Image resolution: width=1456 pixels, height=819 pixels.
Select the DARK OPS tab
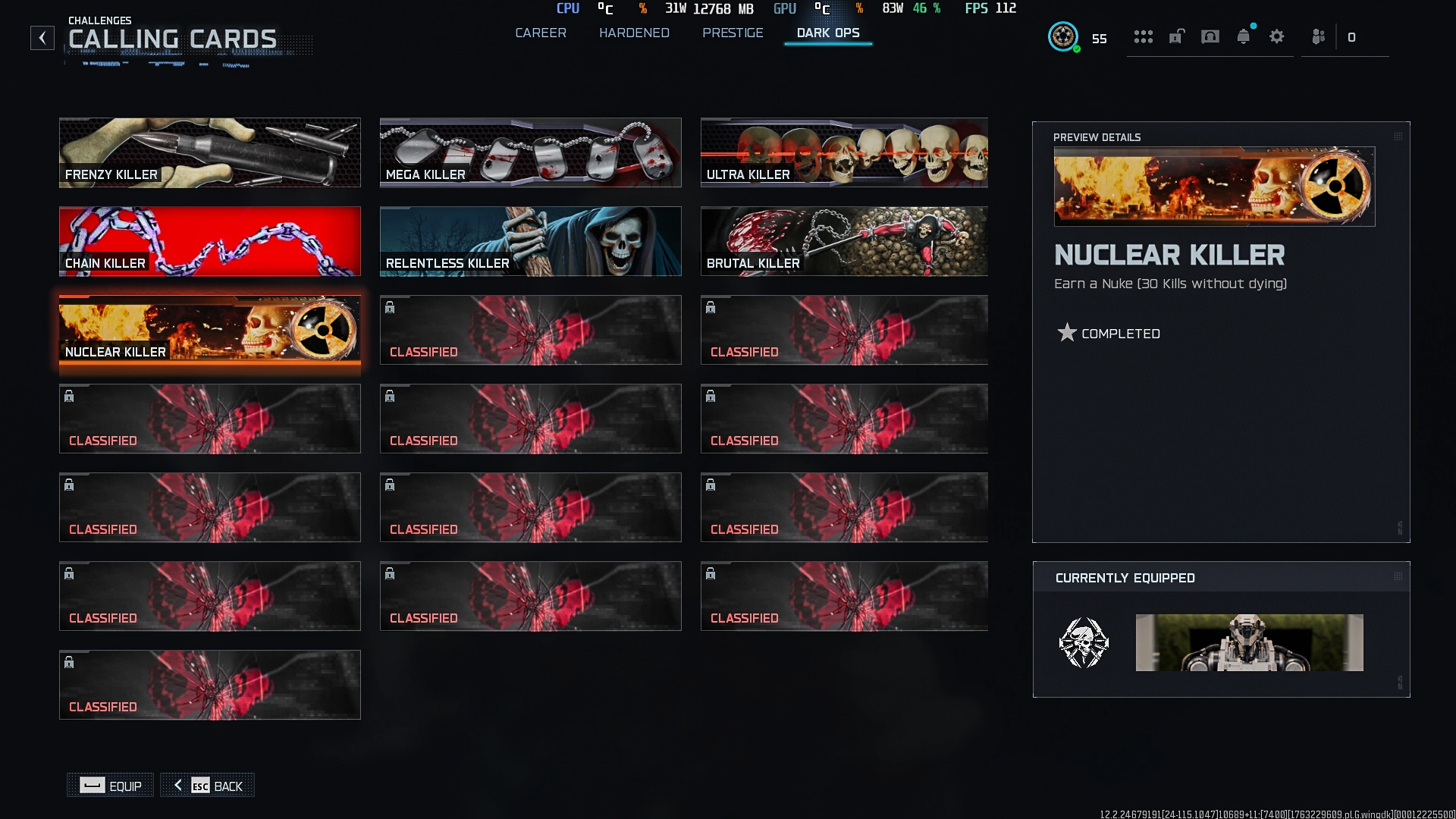tap(827, 33)
